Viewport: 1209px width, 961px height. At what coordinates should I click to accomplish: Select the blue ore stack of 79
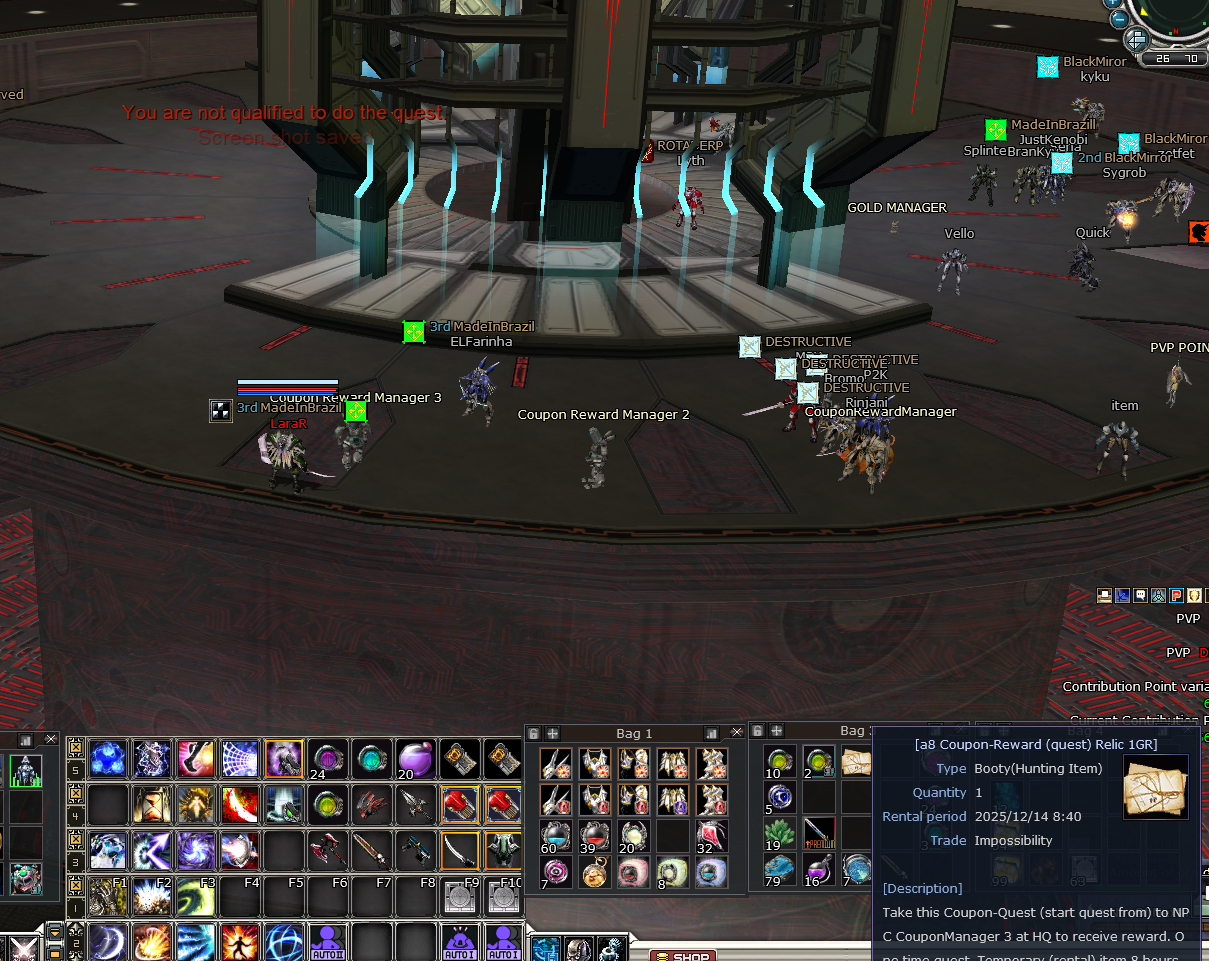(x=780, y=869)
